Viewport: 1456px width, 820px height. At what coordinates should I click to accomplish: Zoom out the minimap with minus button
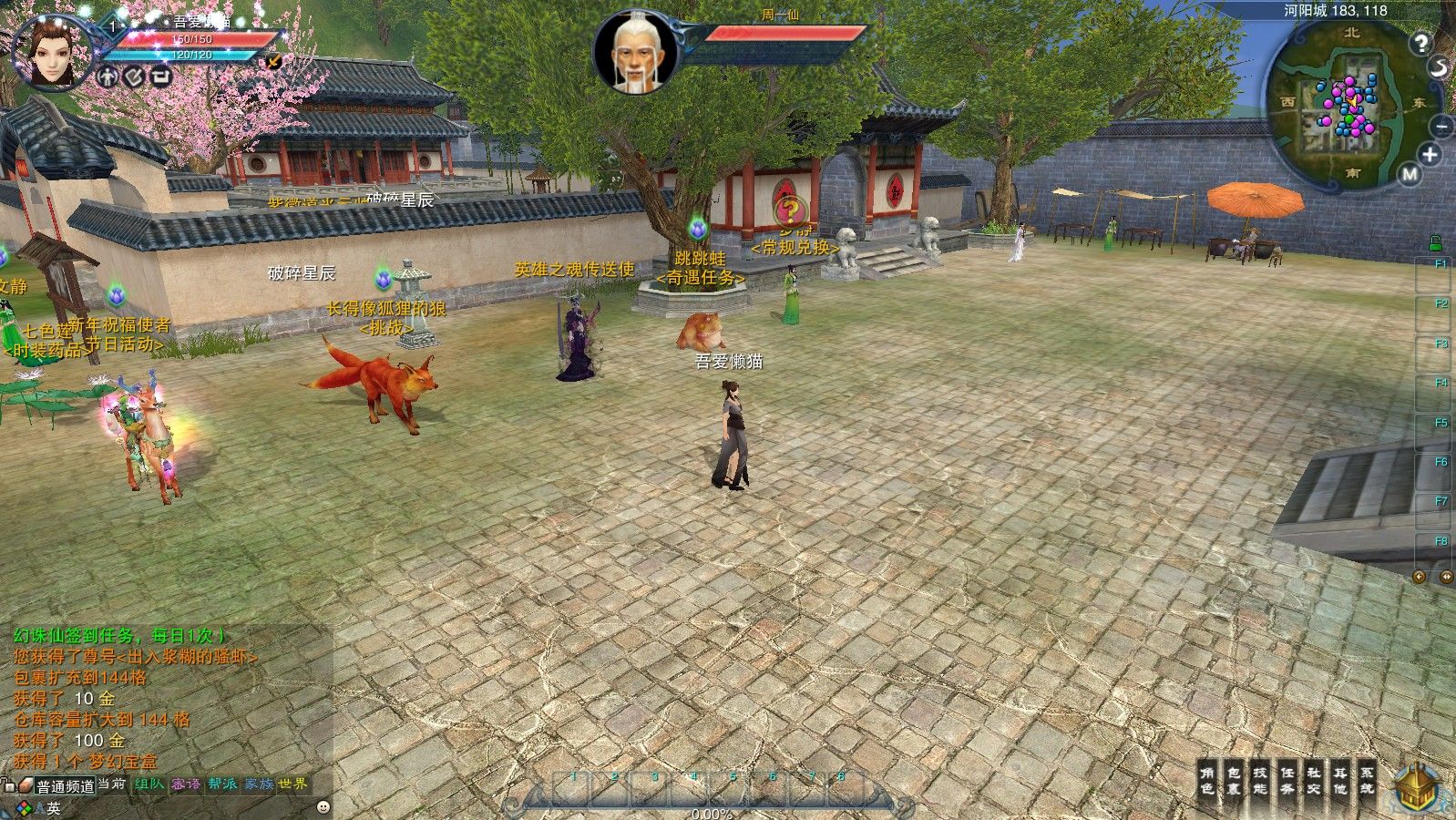tap(1441, 127)
